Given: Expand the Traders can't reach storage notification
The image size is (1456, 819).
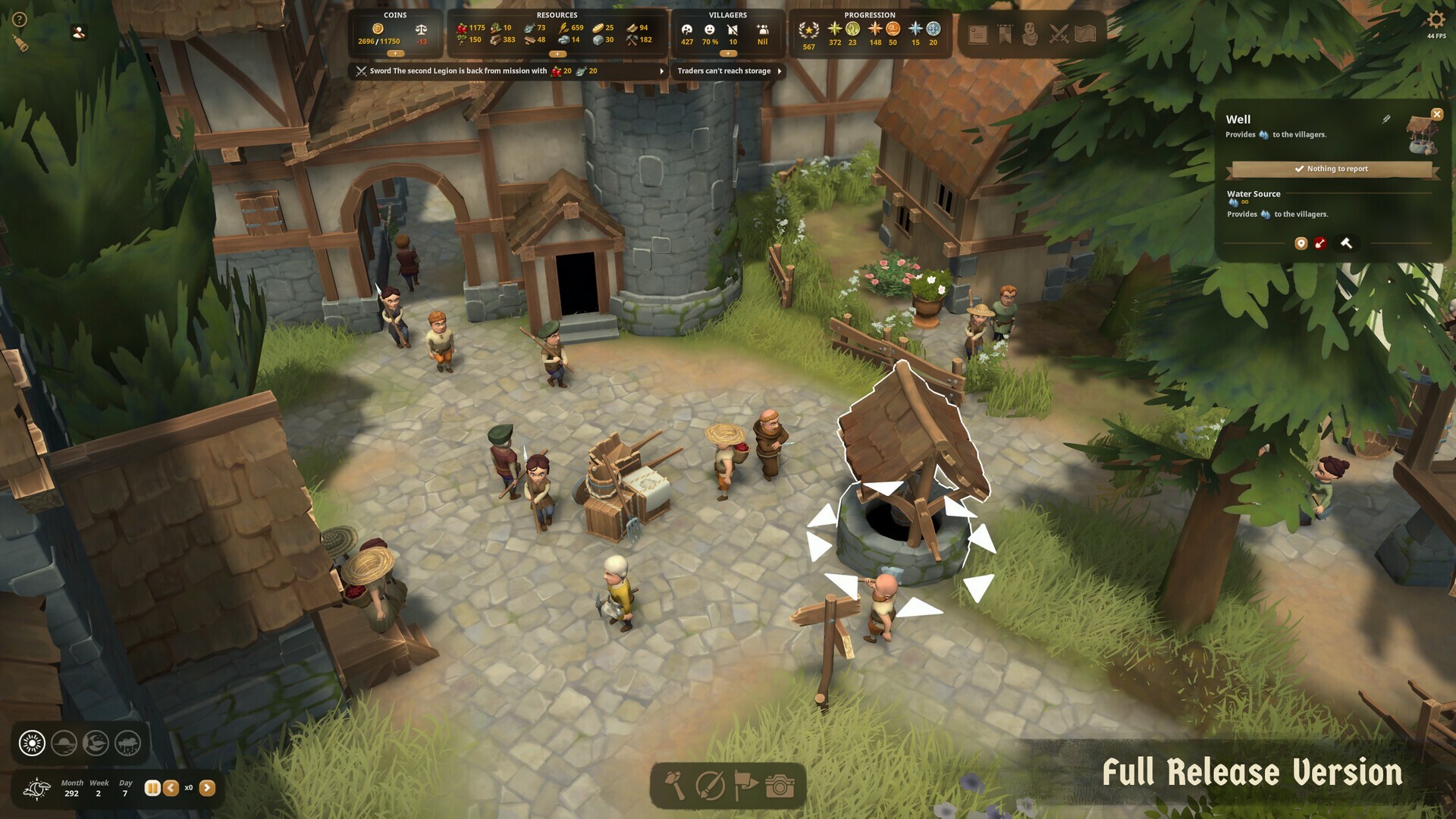Looking at the screenshot, I should [780, 71].
